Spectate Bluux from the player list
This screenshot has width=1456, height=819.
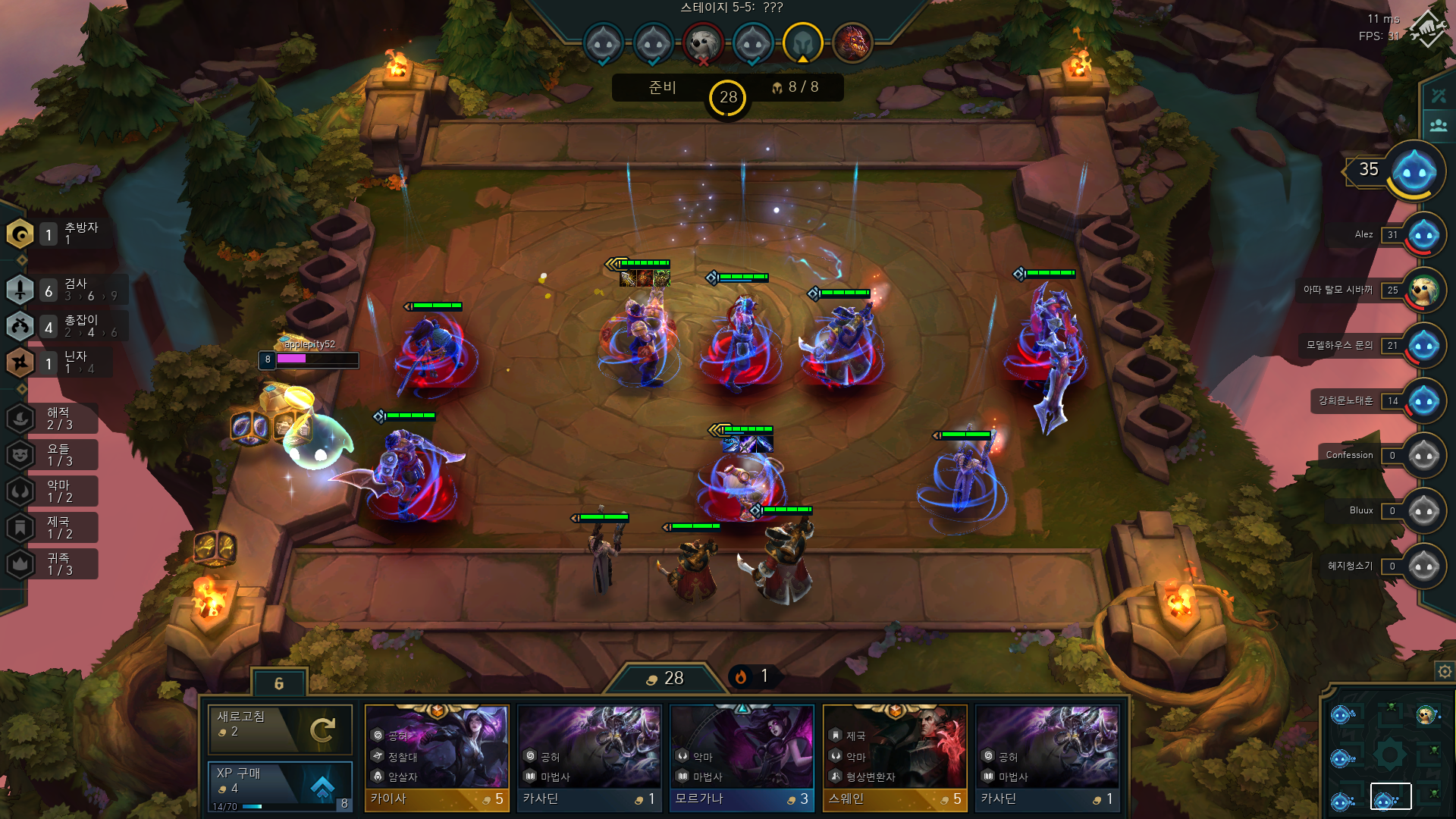coord(1423,511)
